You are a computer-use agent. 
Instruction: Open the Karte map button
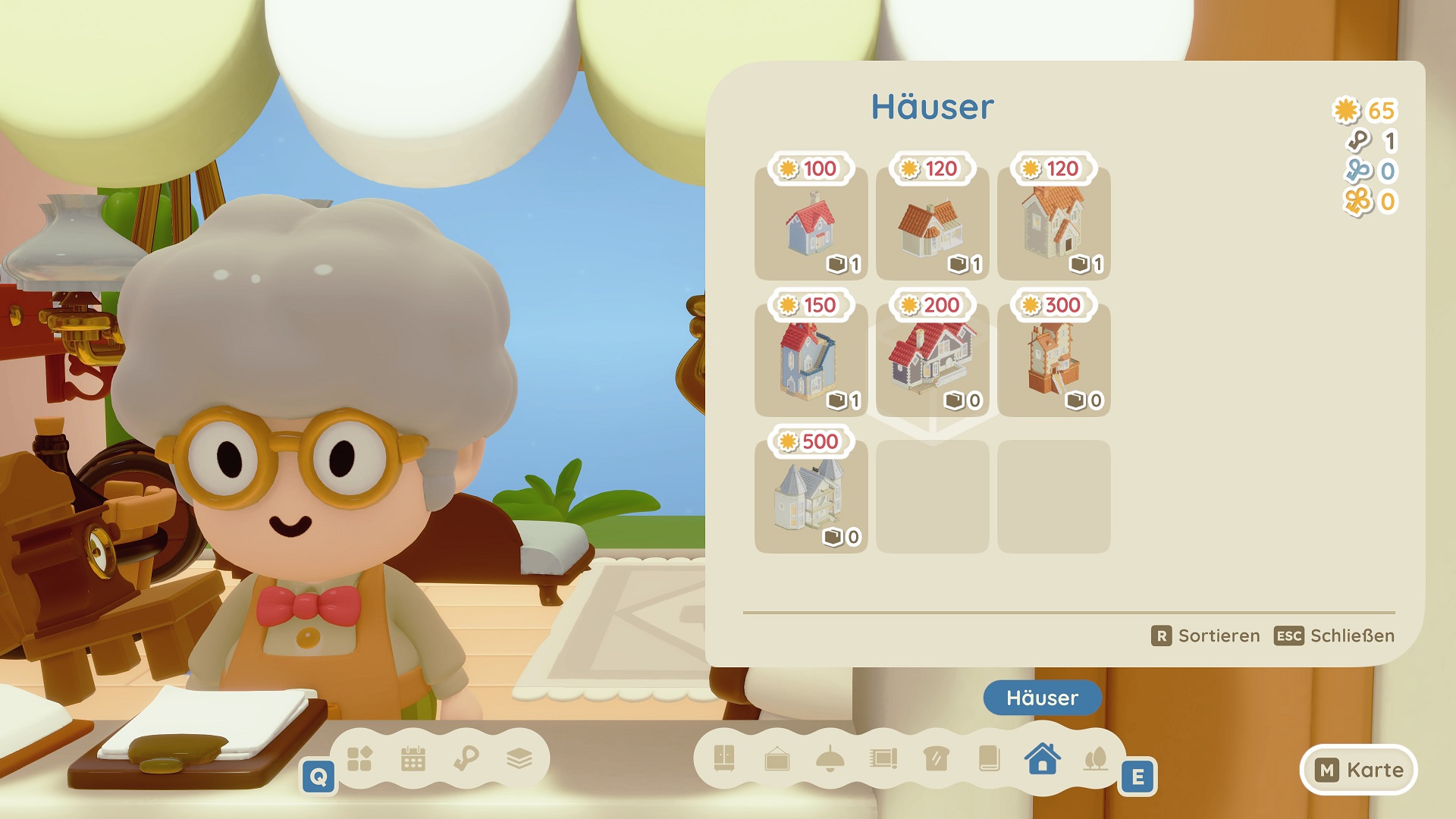[1358, 770]
